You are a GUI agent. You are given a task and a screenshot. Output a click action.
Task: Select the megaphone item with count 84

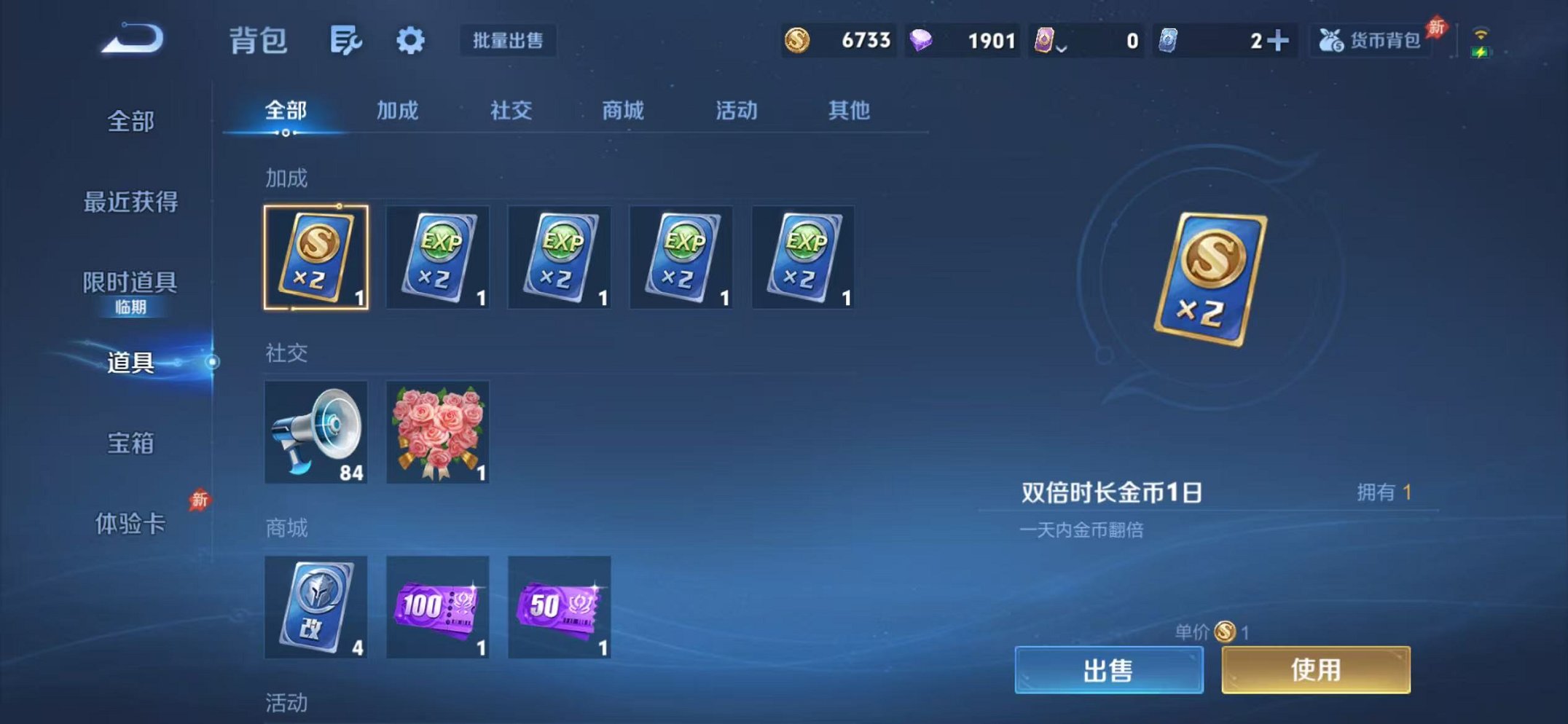[x=316, y=433]
